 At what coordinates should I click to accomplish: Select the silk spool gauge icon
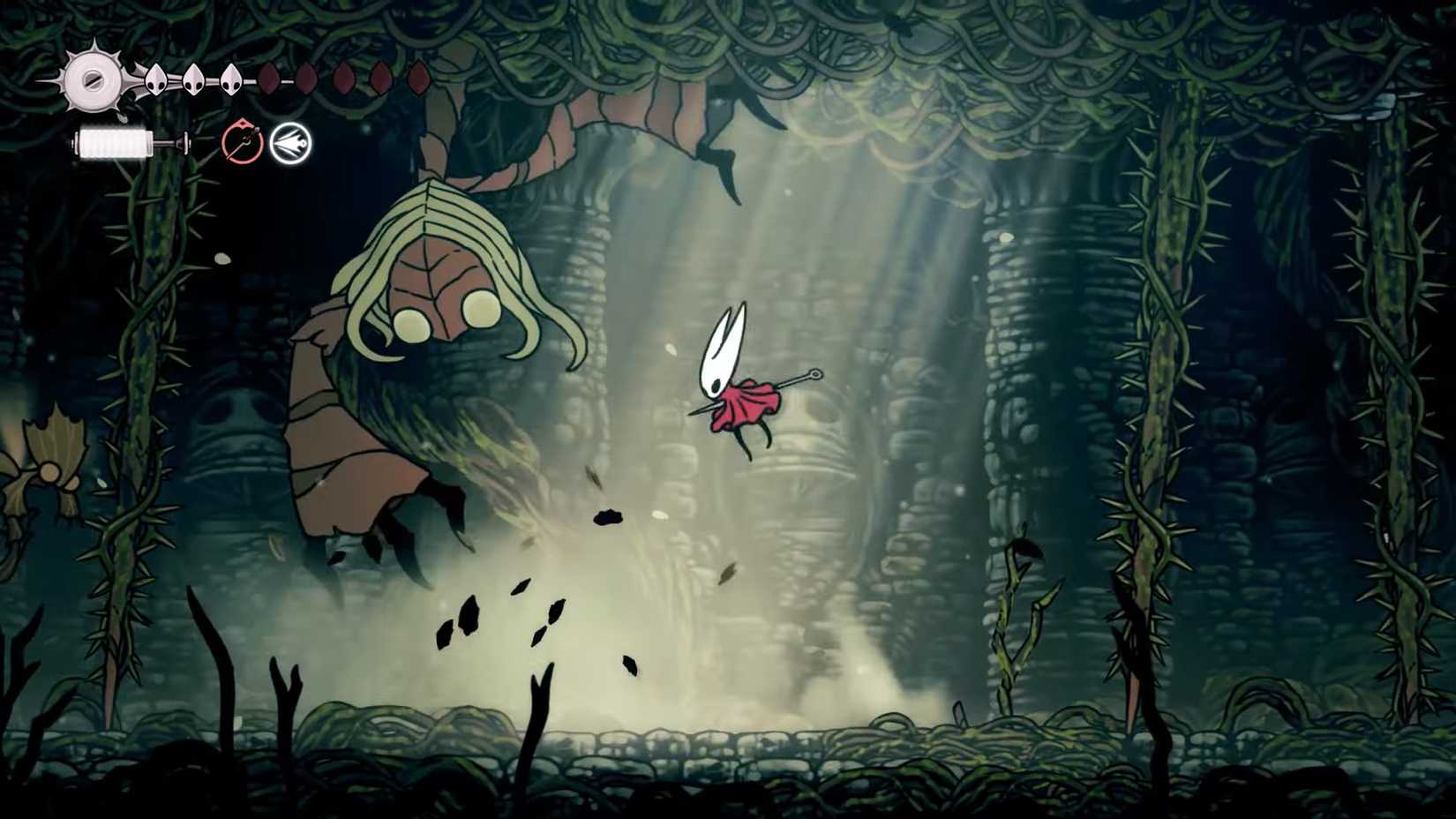(93, 81)
